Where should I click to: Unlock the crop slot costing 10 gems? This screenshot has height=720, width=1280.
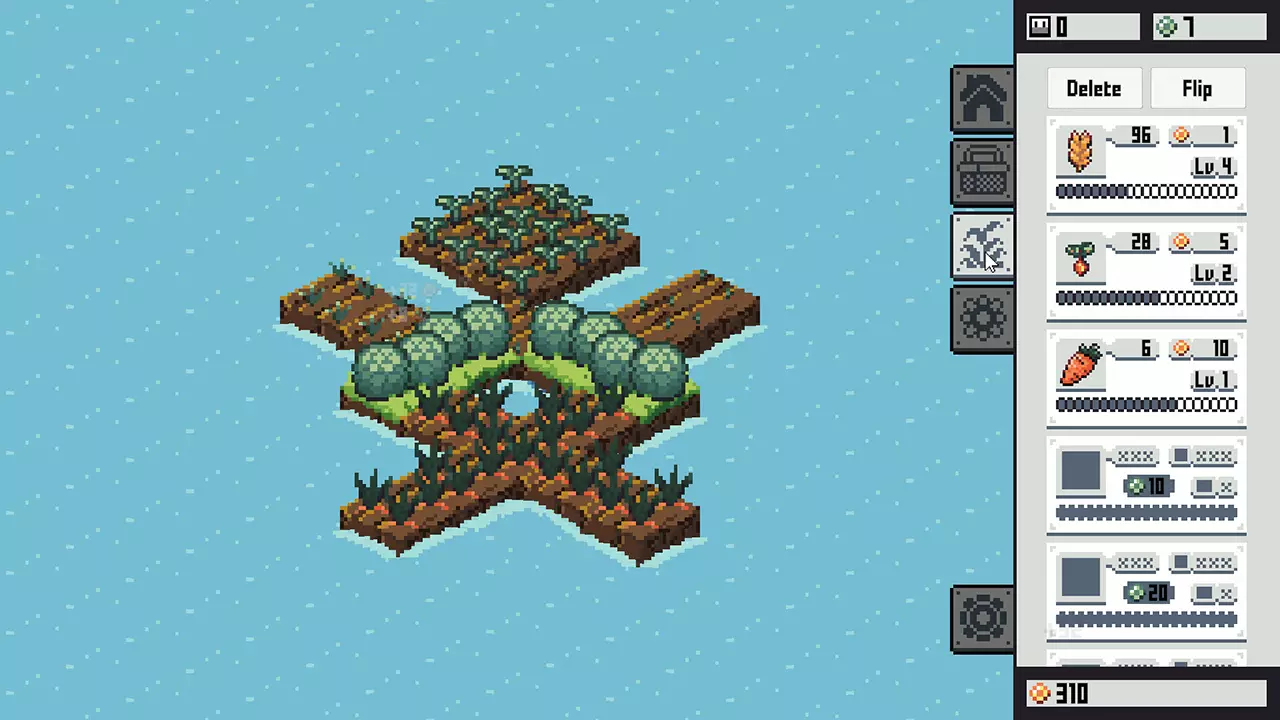[x=1150, y=486]
